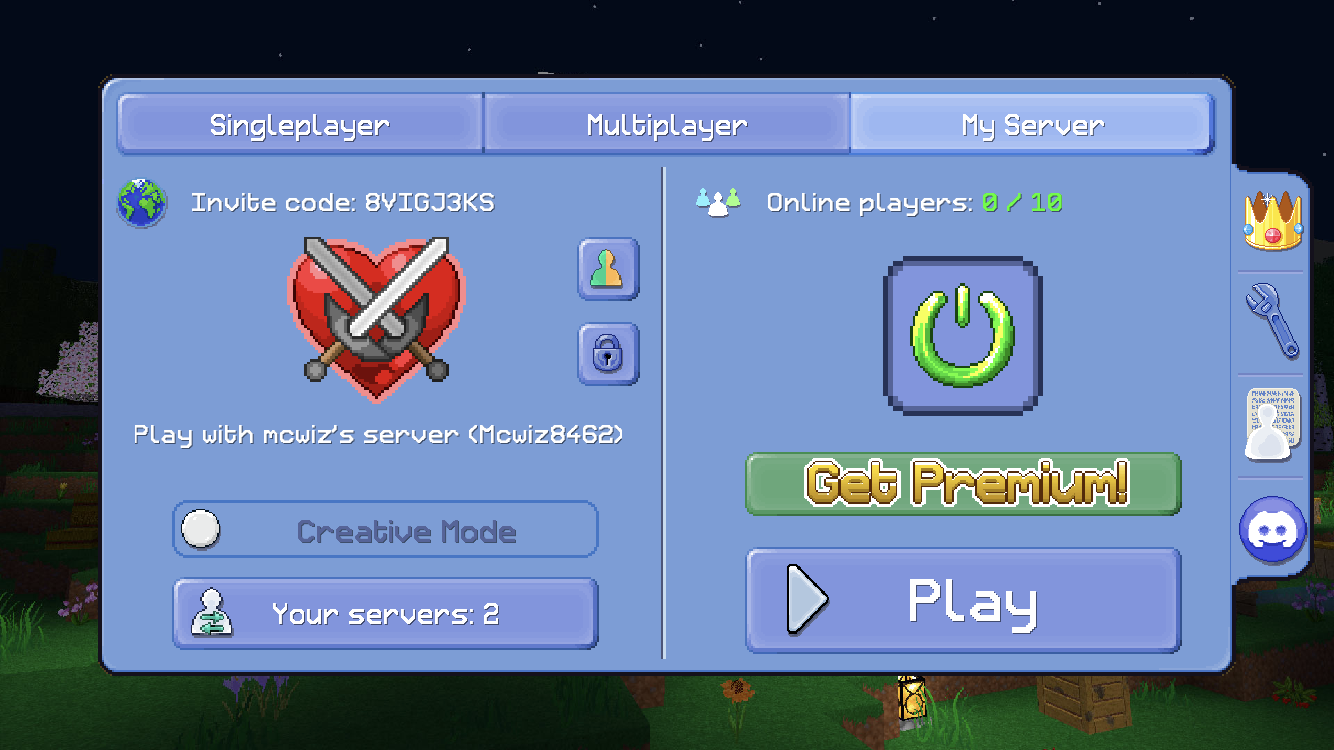Click the online players icon
Image resolution: width=1334 pixels, height=750 pixels.
pos(718,201)
